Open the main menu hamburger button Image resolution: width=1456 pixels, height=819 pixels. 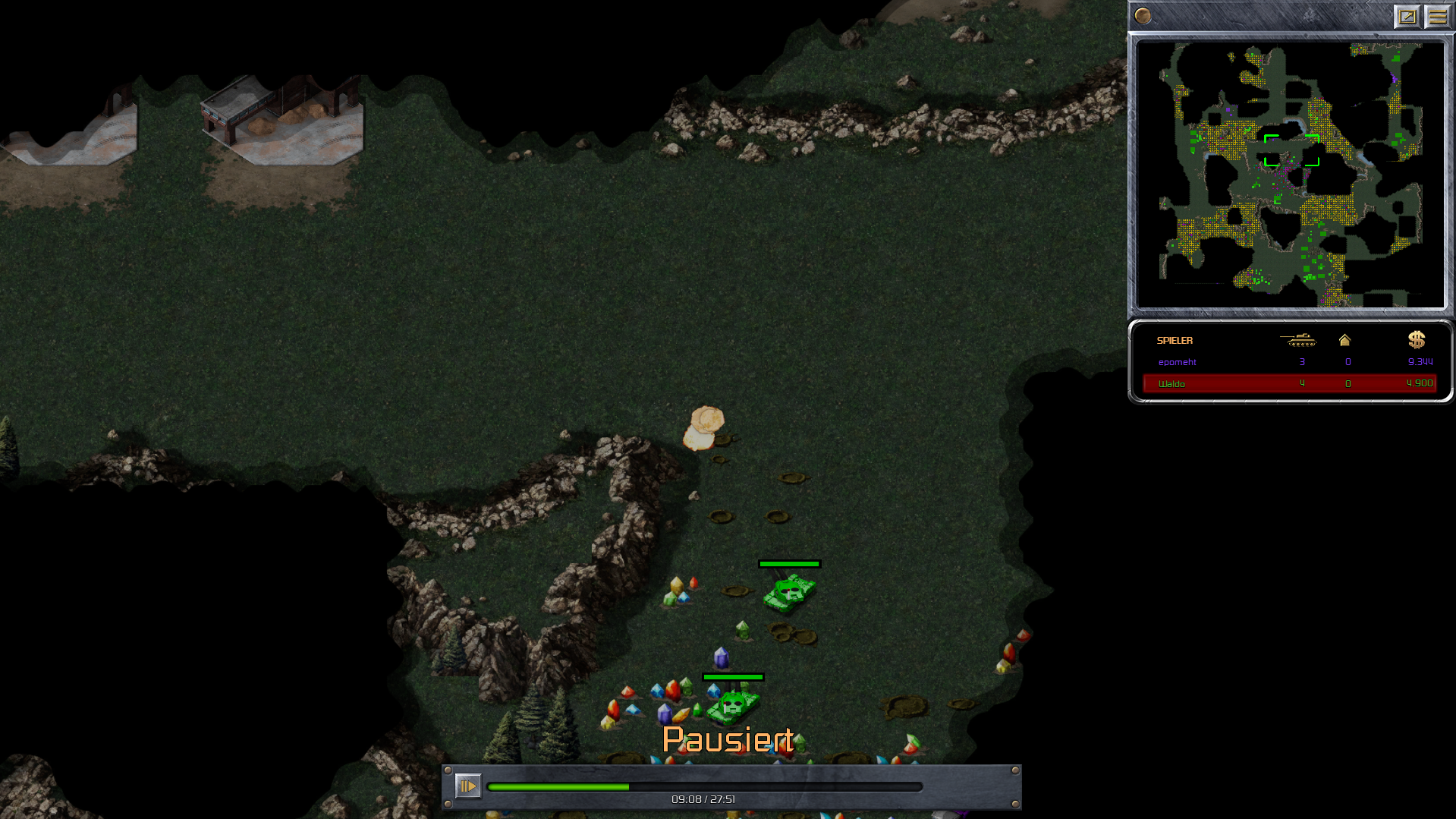click(1437, 16)
